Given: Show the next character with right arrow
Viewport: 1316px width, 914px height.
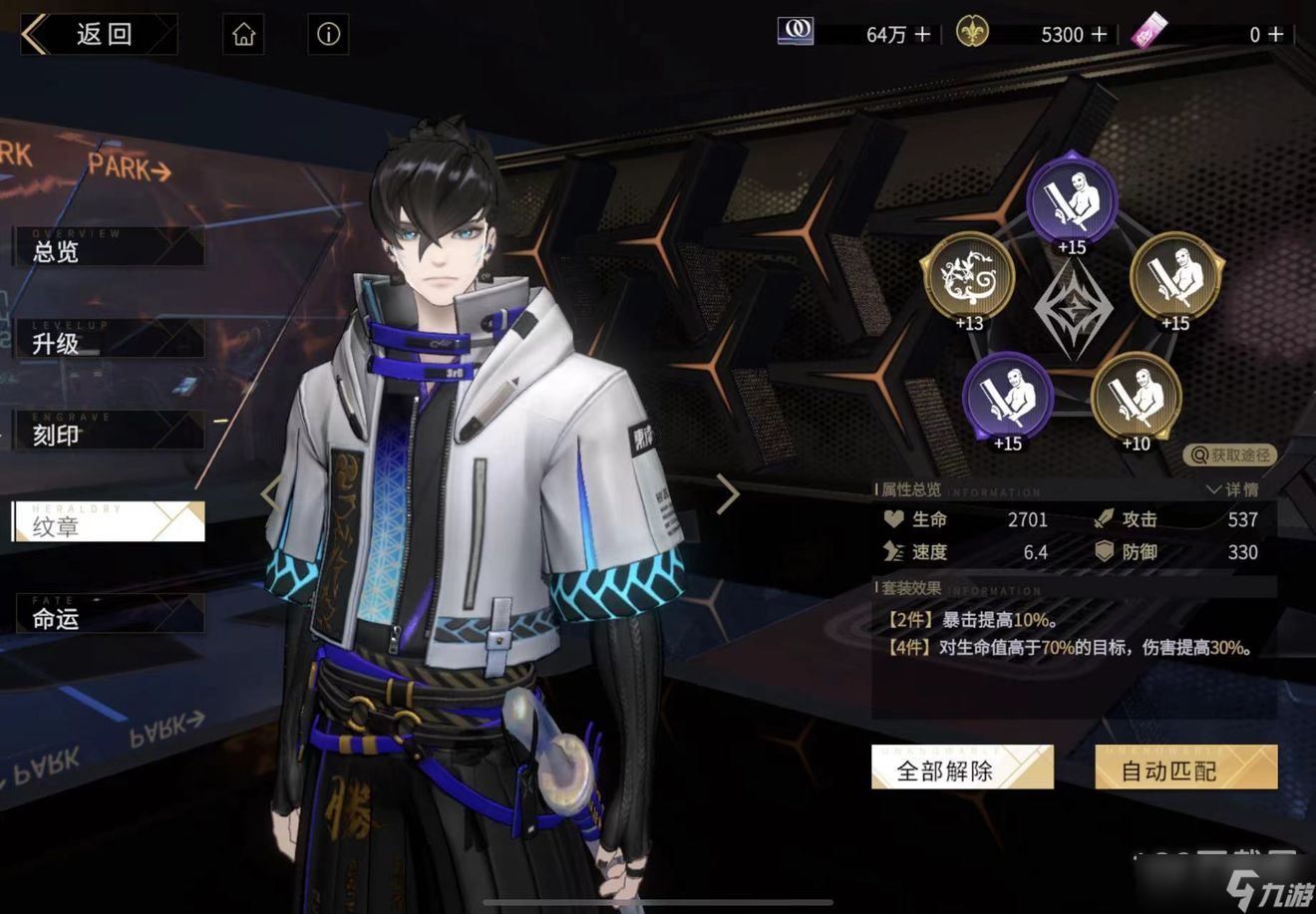Looking at the screenshot, I should tap(728, 493).
